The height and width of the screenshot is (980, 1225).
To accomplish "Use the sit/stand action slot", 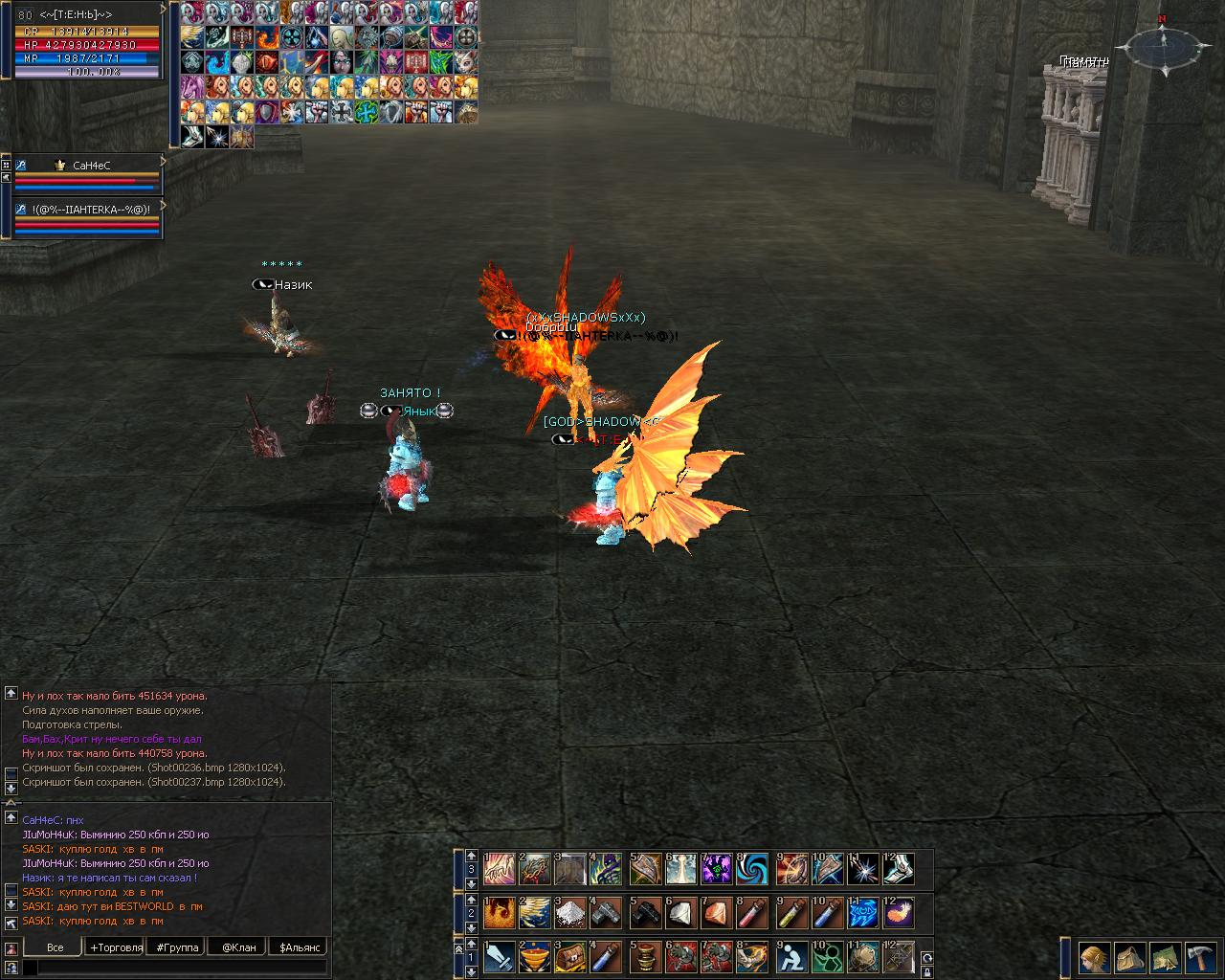I will point(791,957).
